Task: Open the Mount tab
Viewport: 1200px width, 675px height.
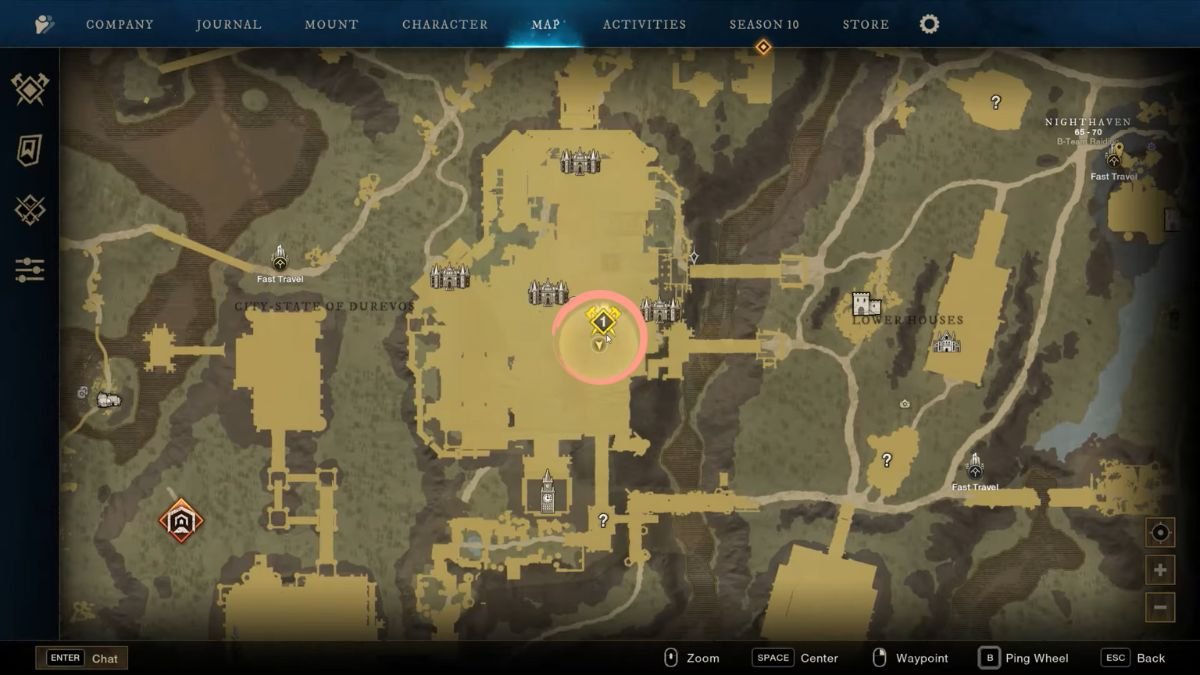Action: click(x=332, y=24)
